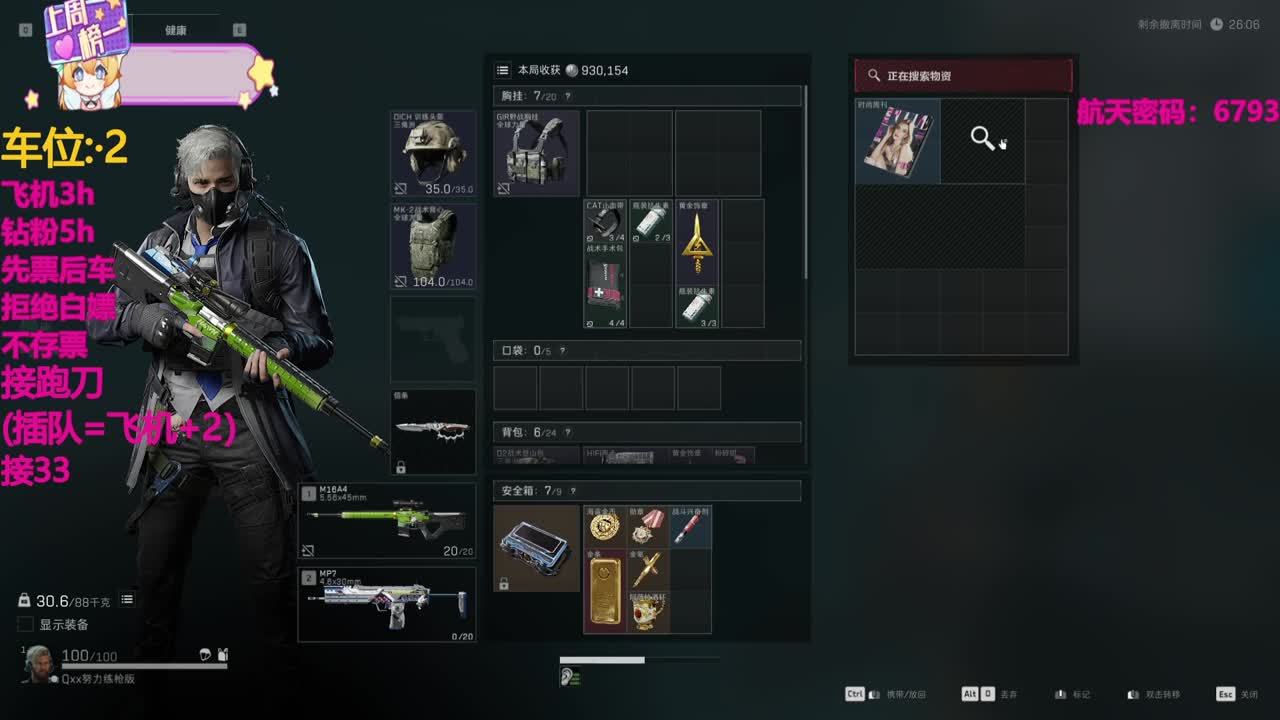Toggle the 显示装备 show equipment checkbox
This screenshot has width=1280, height=720.
(x=26, y=625)
